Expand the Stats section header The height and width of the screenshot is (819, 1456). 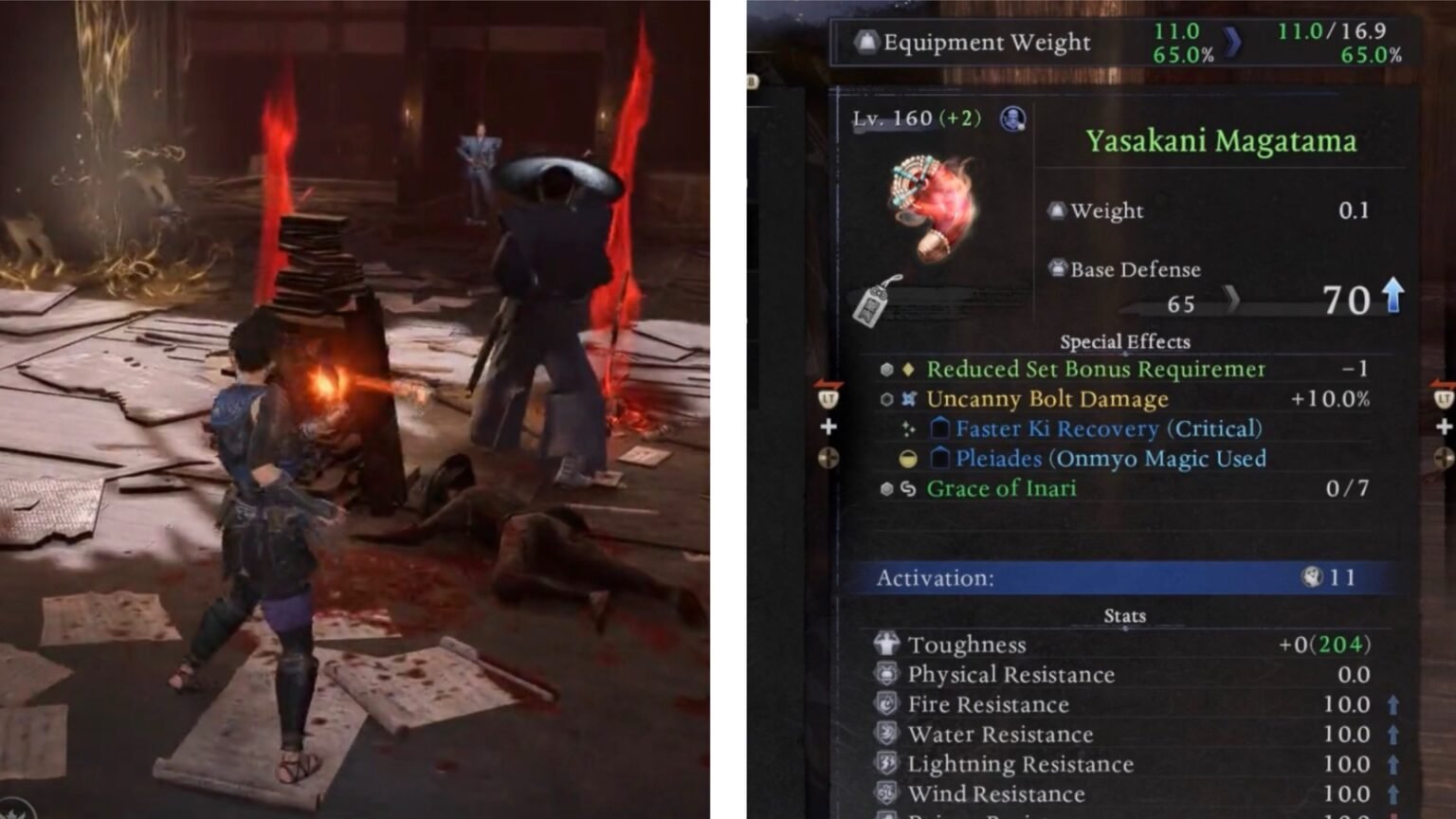point(1125,615)
